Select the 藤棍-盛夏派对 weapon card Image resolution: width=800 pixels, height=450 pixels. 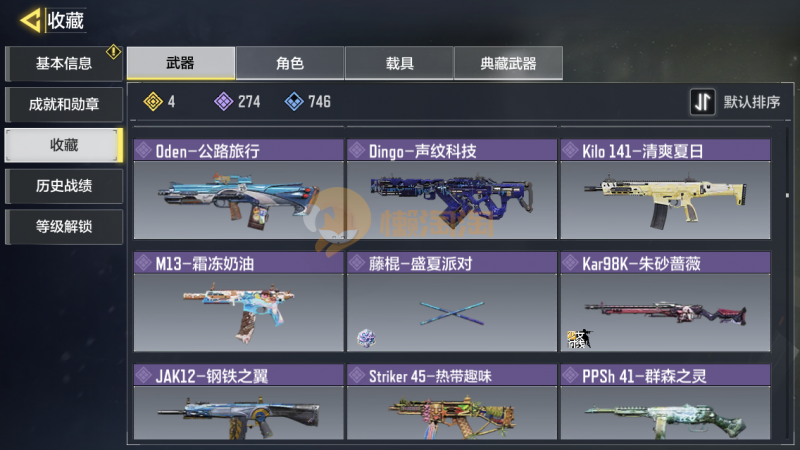pyautogui.click(x=451, y=301)
